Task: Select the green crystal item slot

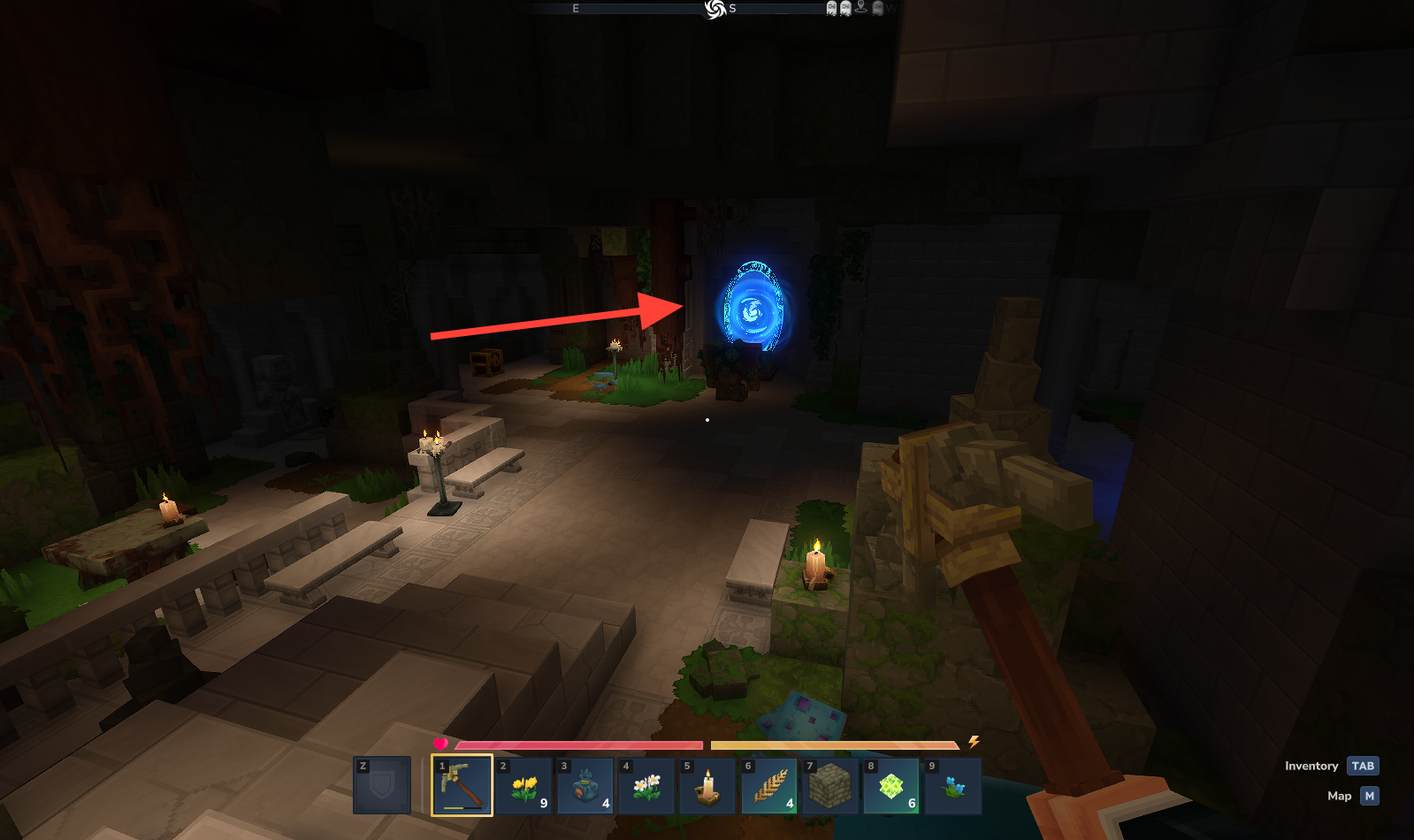Action: point(891,785)
